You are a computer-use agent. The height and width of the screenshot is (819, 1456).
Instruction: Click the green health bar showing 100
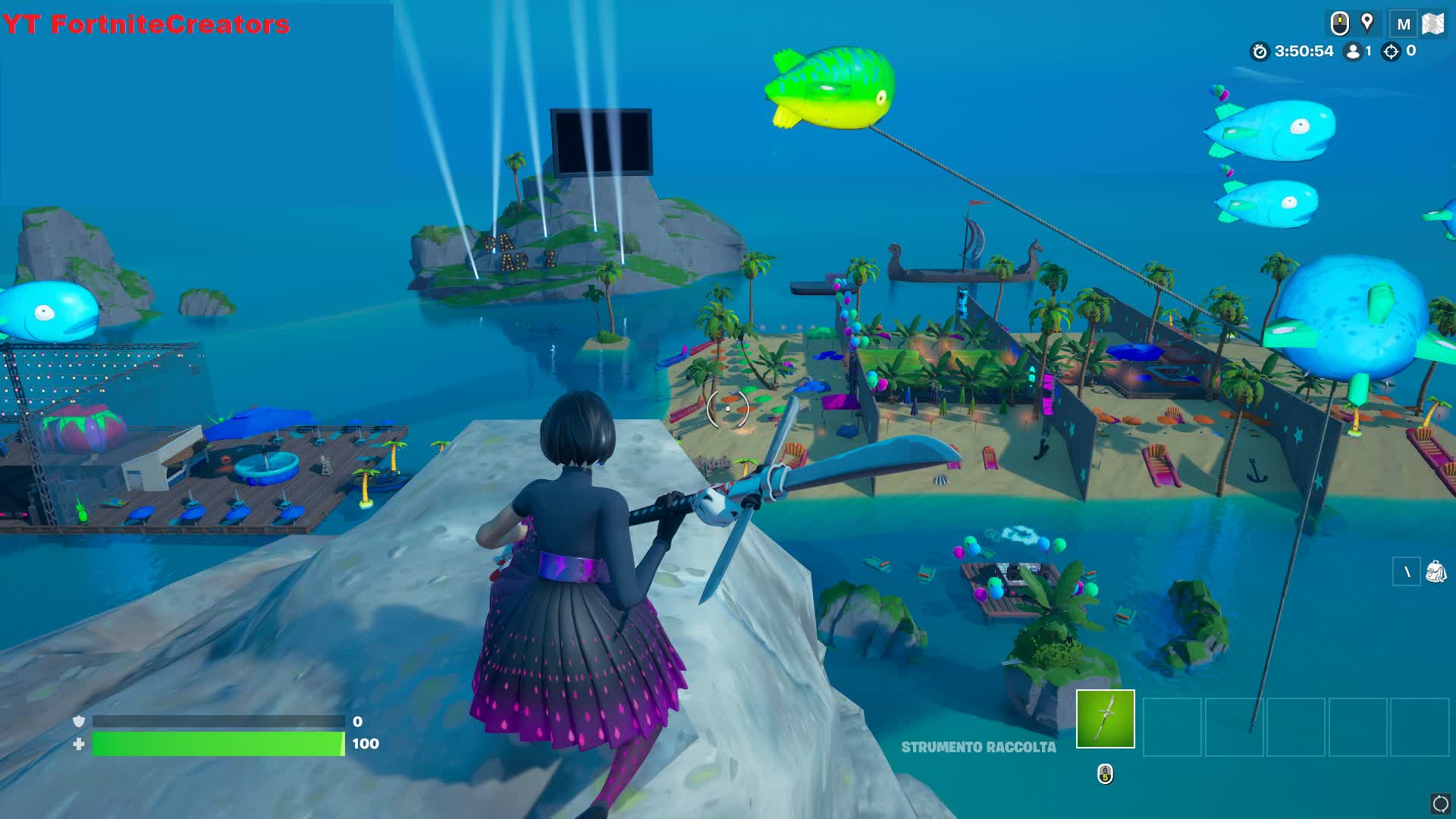220,744
